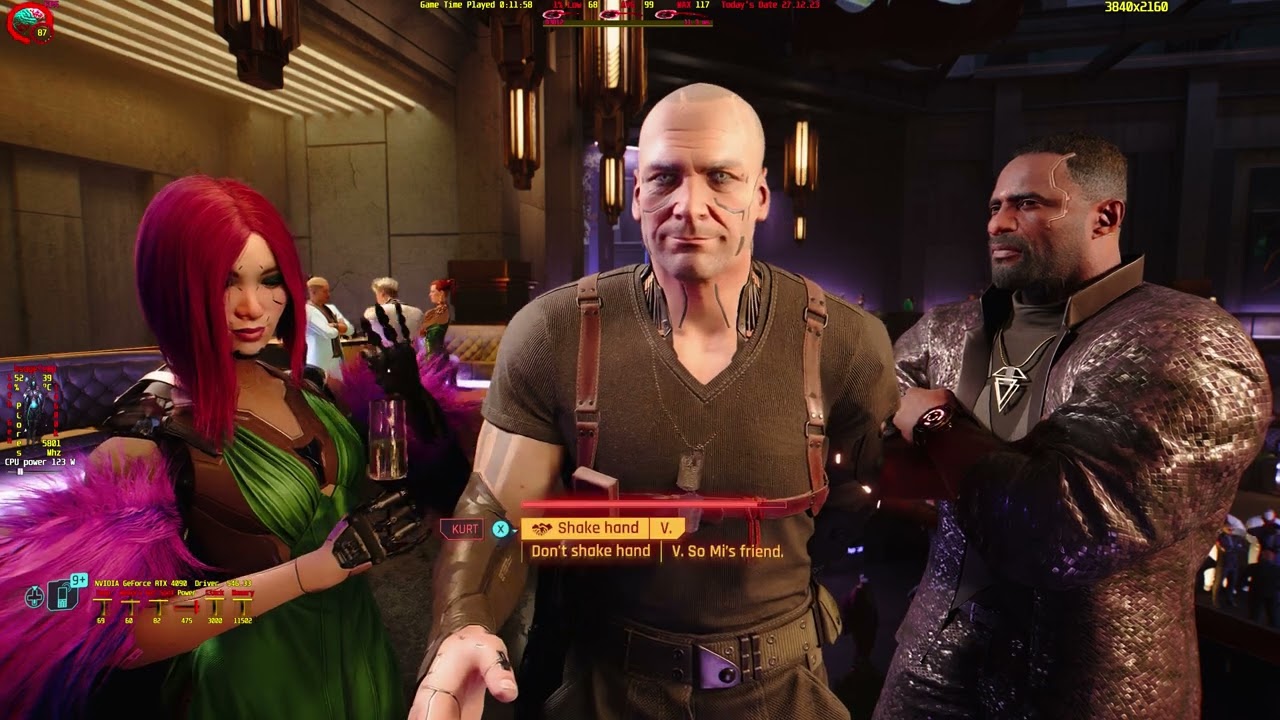1280x720 pixels.
Task: Expand the CPU power 123 W readout
Action: click(x=42, y=462)
